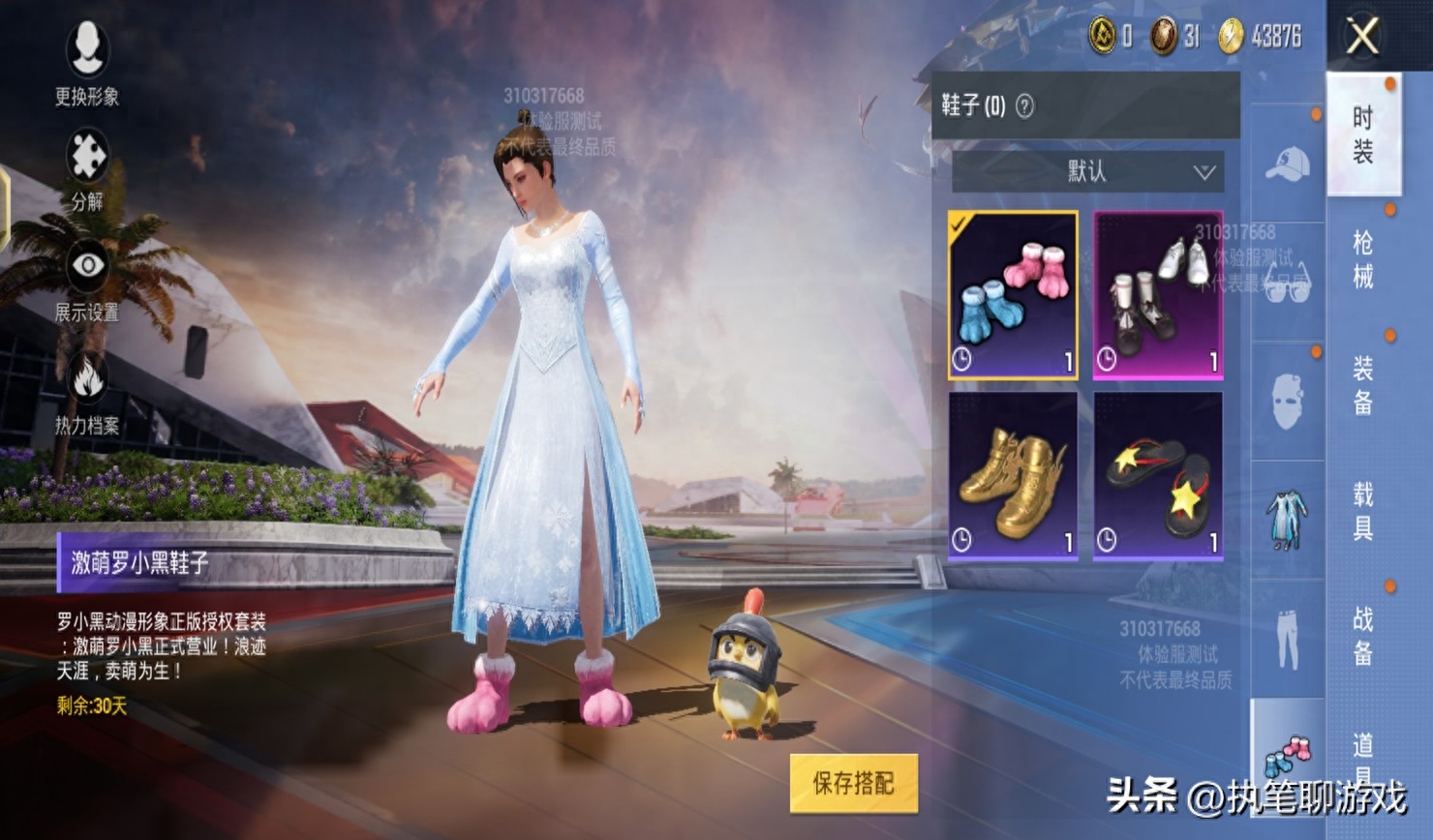
Task: Select the black and white star sneakers
Action: point(1158,295)
